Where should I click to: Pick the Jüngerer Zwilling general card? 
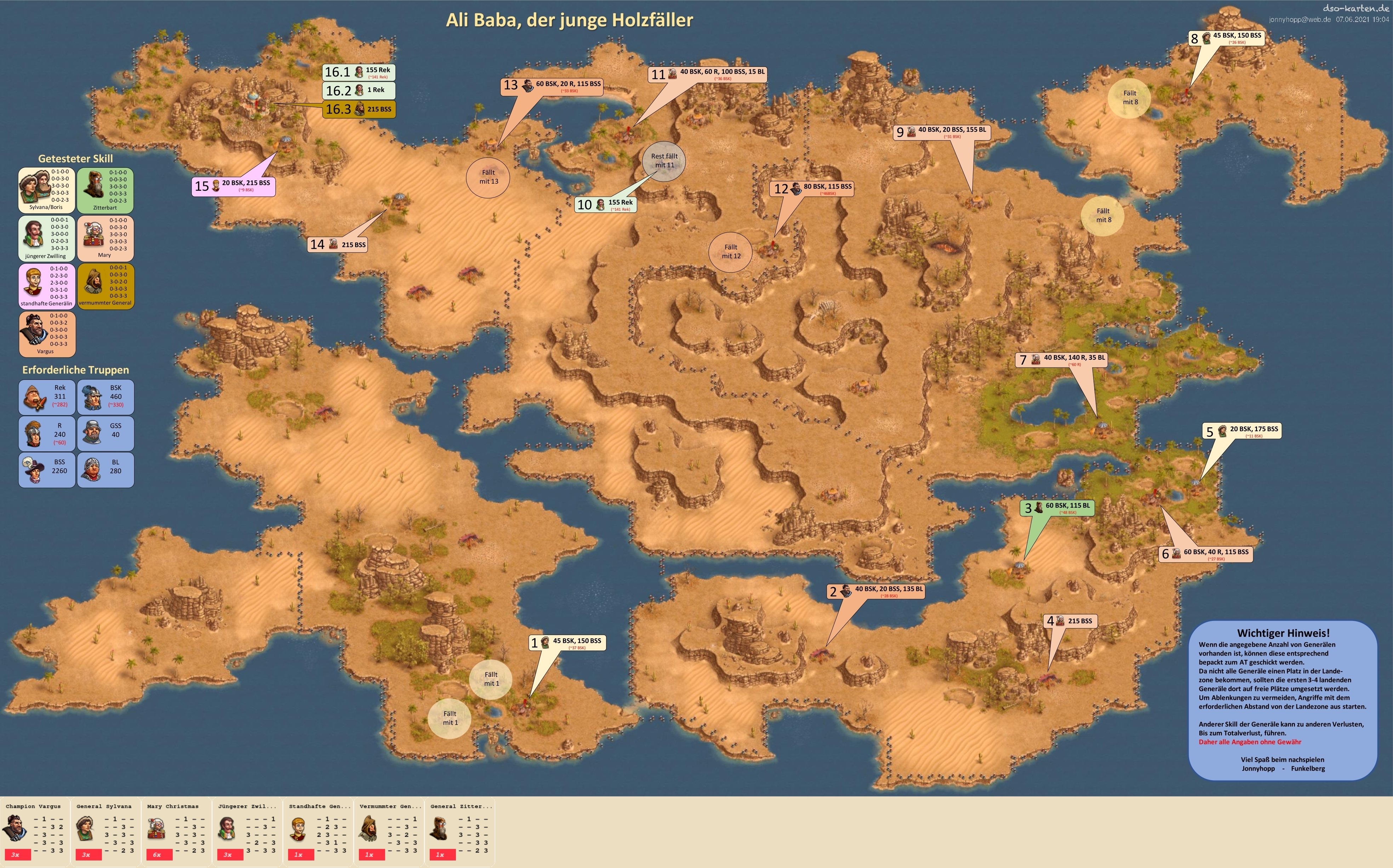tap(247, 830)
